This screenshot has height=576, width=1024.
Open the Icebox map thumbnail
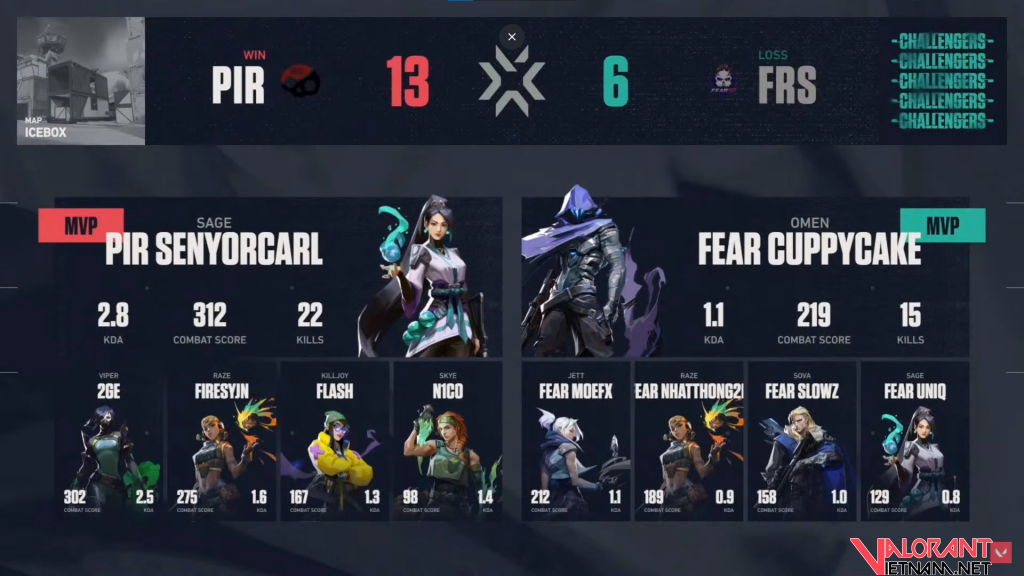(81, 81)
